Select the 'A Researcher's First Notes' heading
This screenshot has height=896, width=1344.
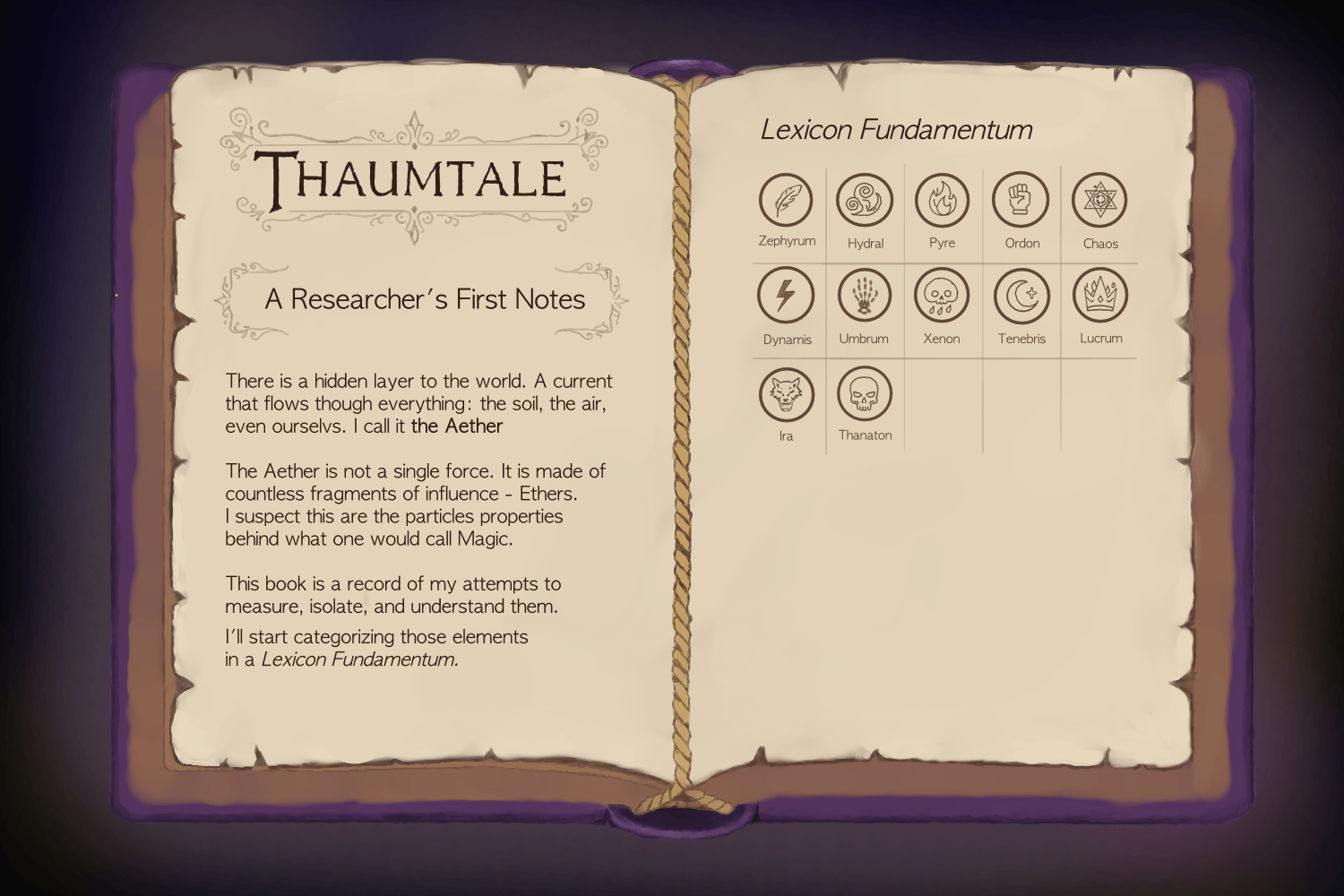point(423,301)
